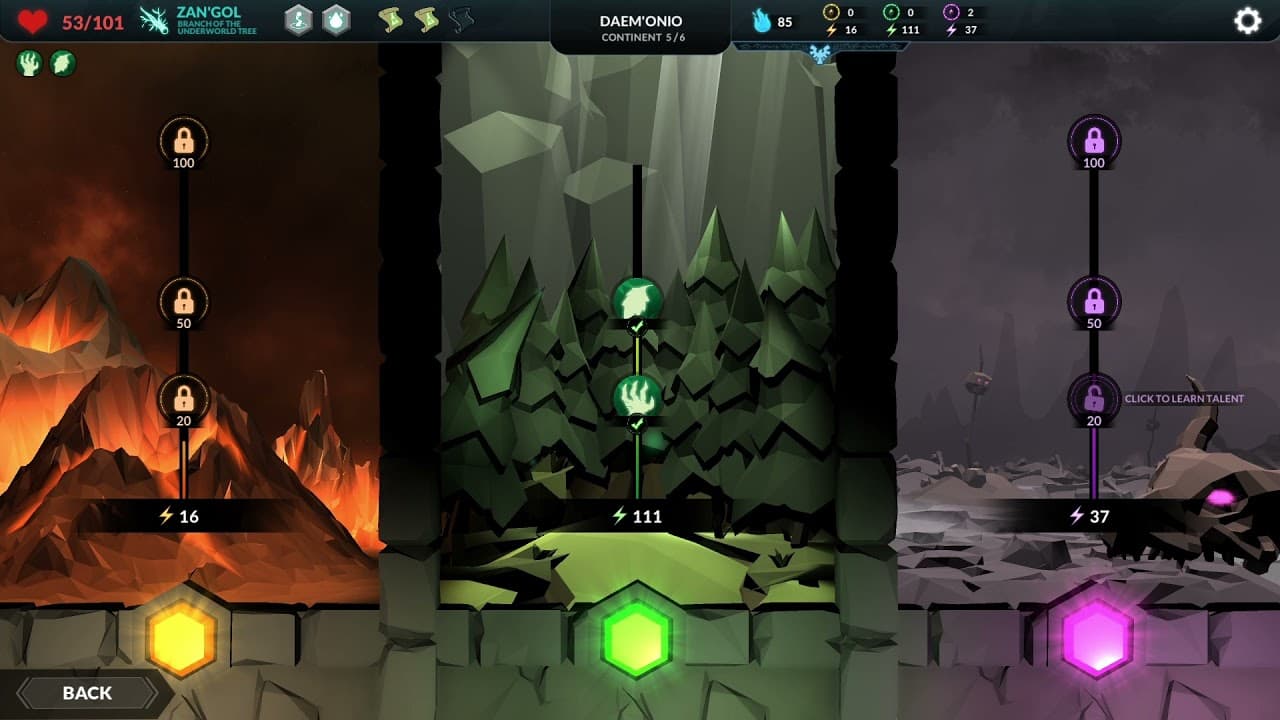Click the green claw buff icon below health
1280x720 pixels.
coord(29,64)
